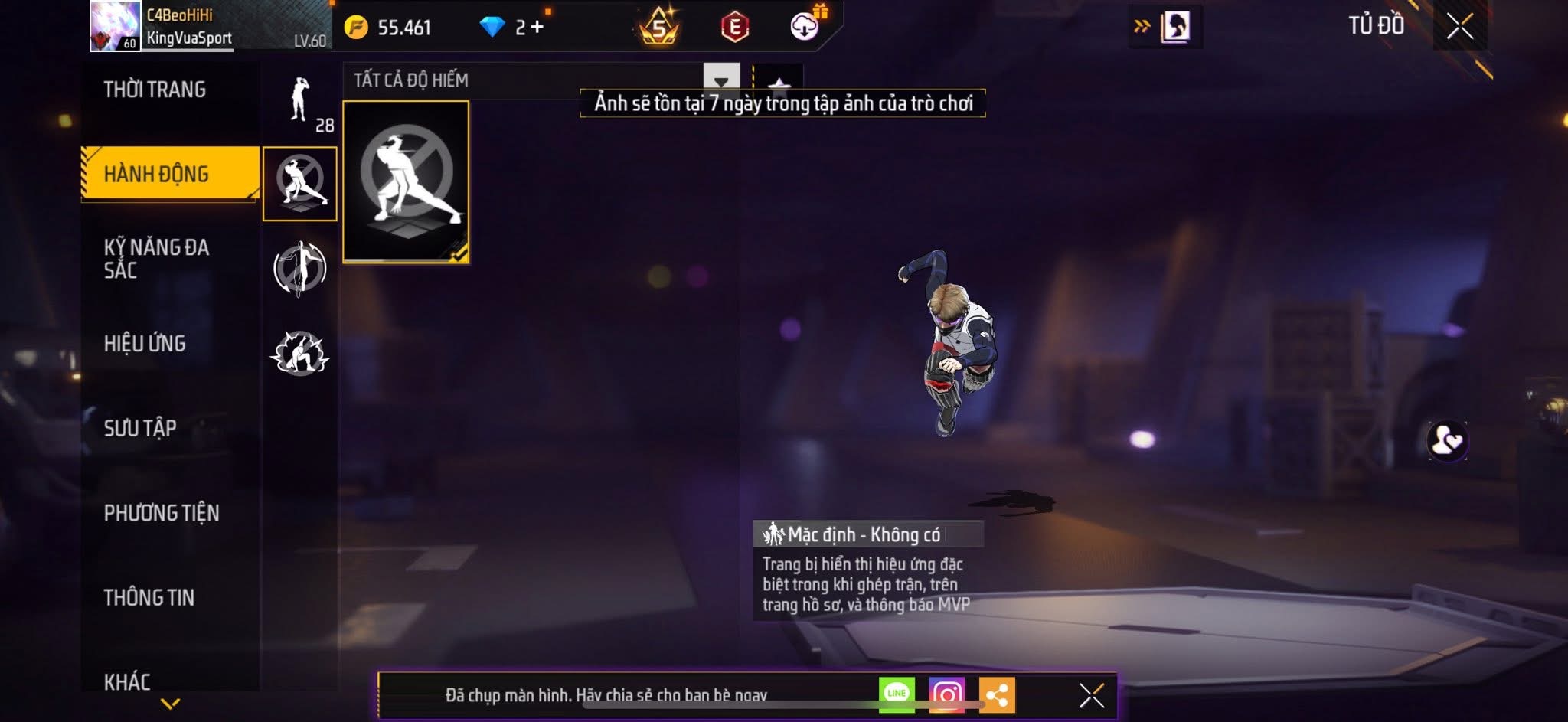Switch to the THÔNG TIN tab
This screenshot has height=722, width=1568.
pos(149,597)
